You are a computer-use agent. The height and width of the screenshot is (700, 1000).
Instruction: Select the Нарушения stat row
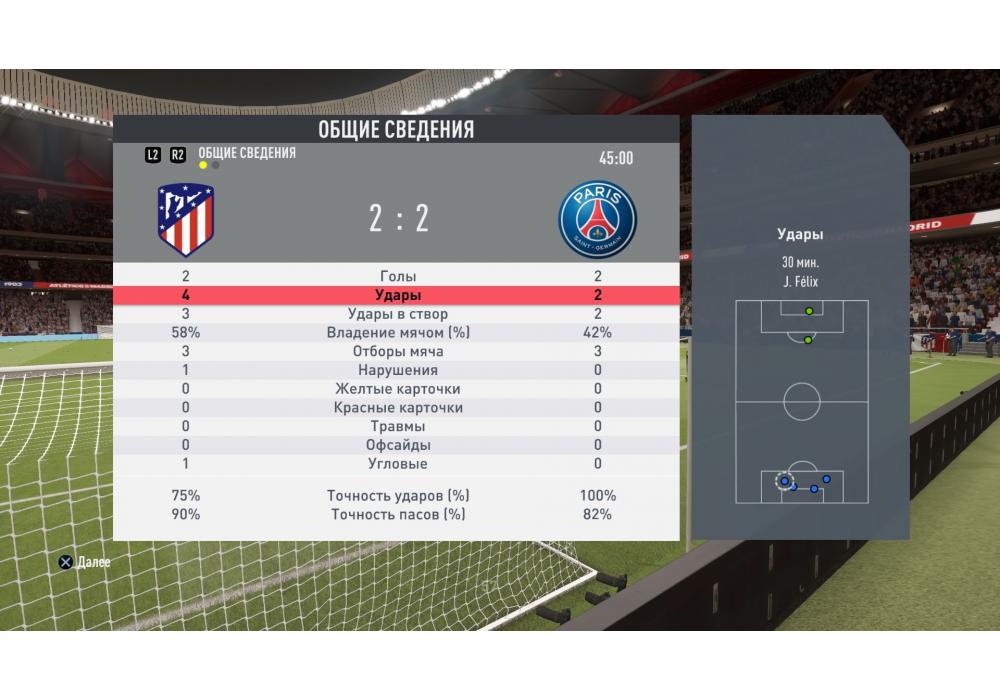(397, 370)
